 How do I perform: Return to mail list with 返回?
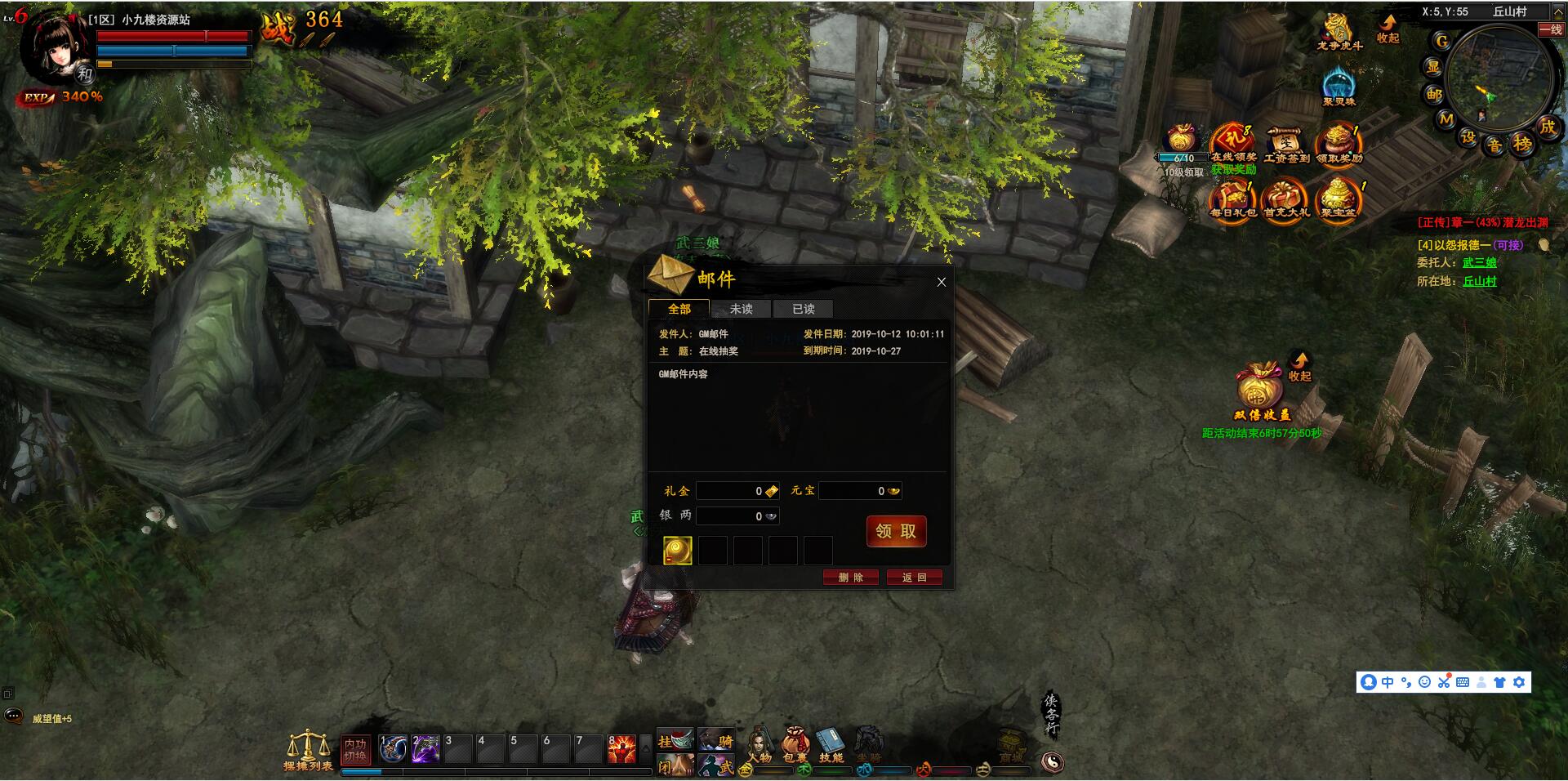(x=913, y=578)
